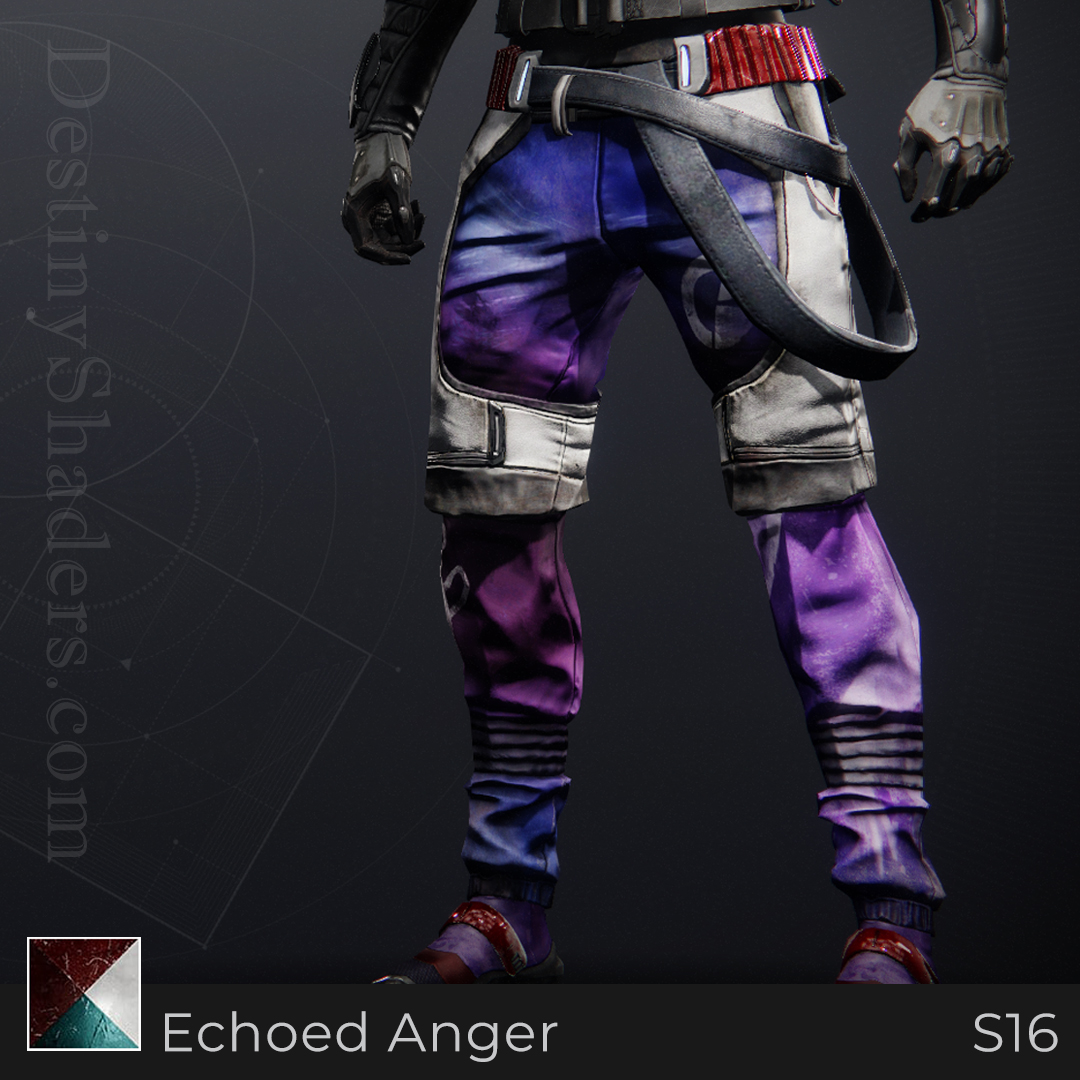Select the Echoed Anger shader icon
This screenshot has width=1080, height=1080.
(x=84, y=993)
